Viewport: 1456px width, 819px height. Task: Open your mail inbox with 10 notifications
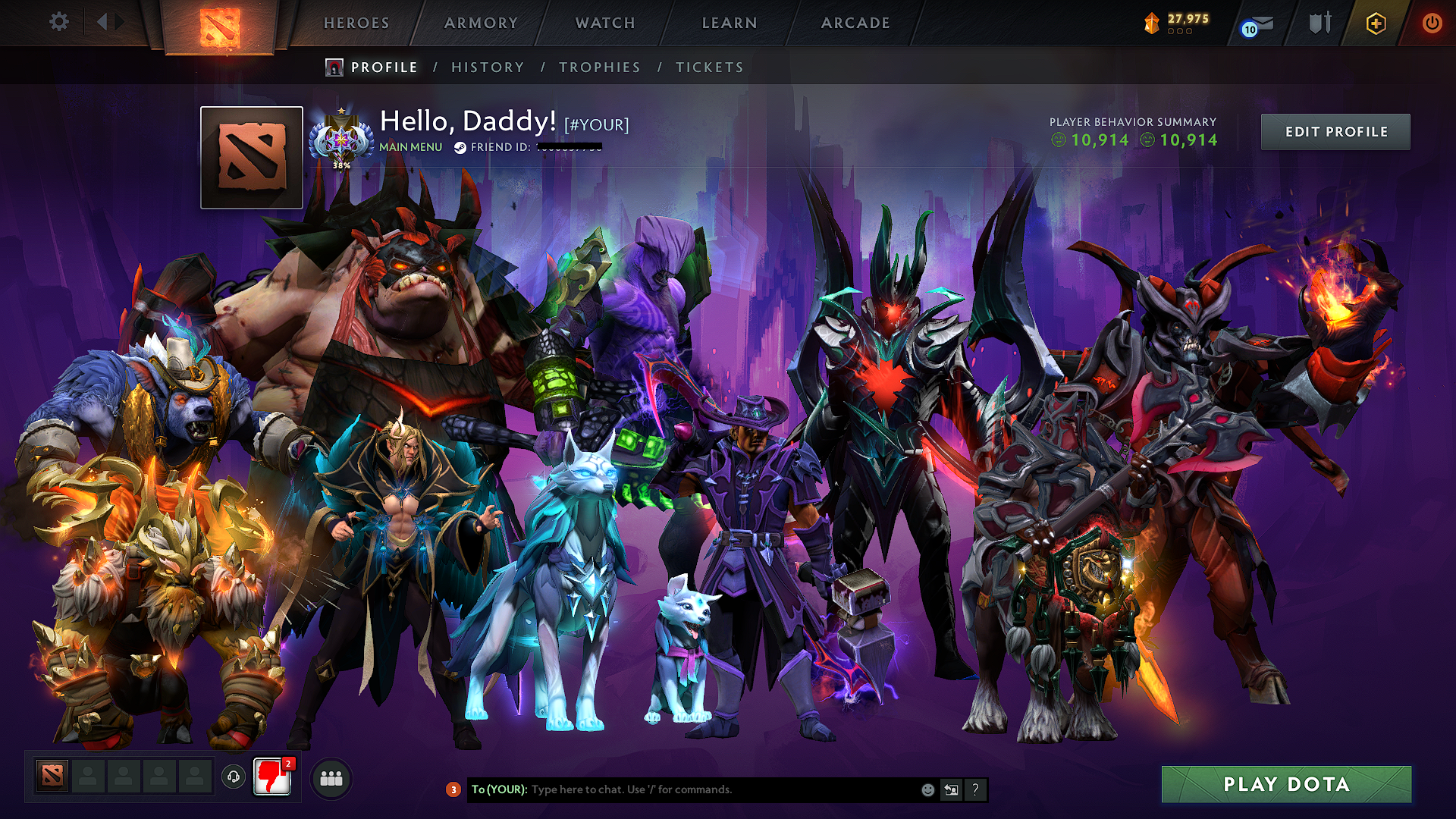(1255, 23)
